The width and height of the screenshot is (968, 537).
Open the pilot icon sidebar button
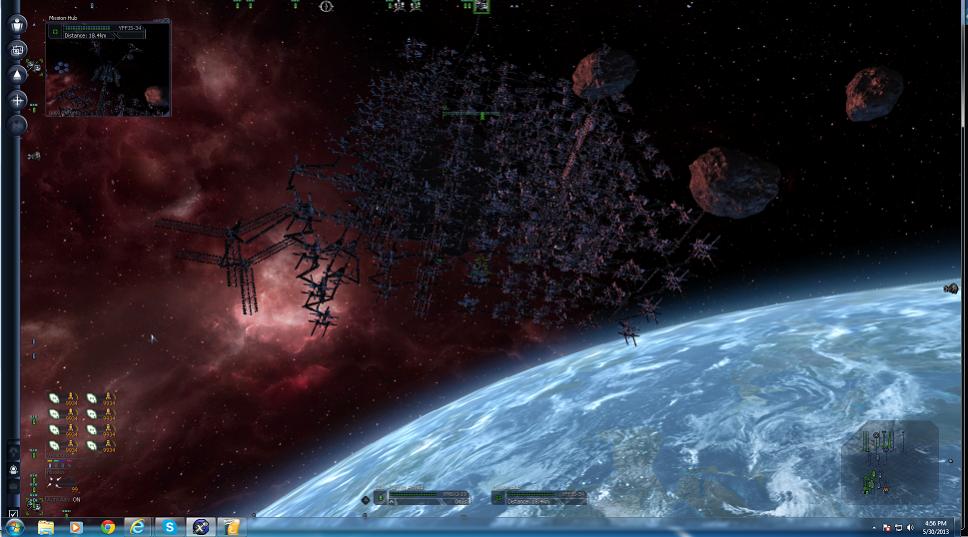coord(17,24)
